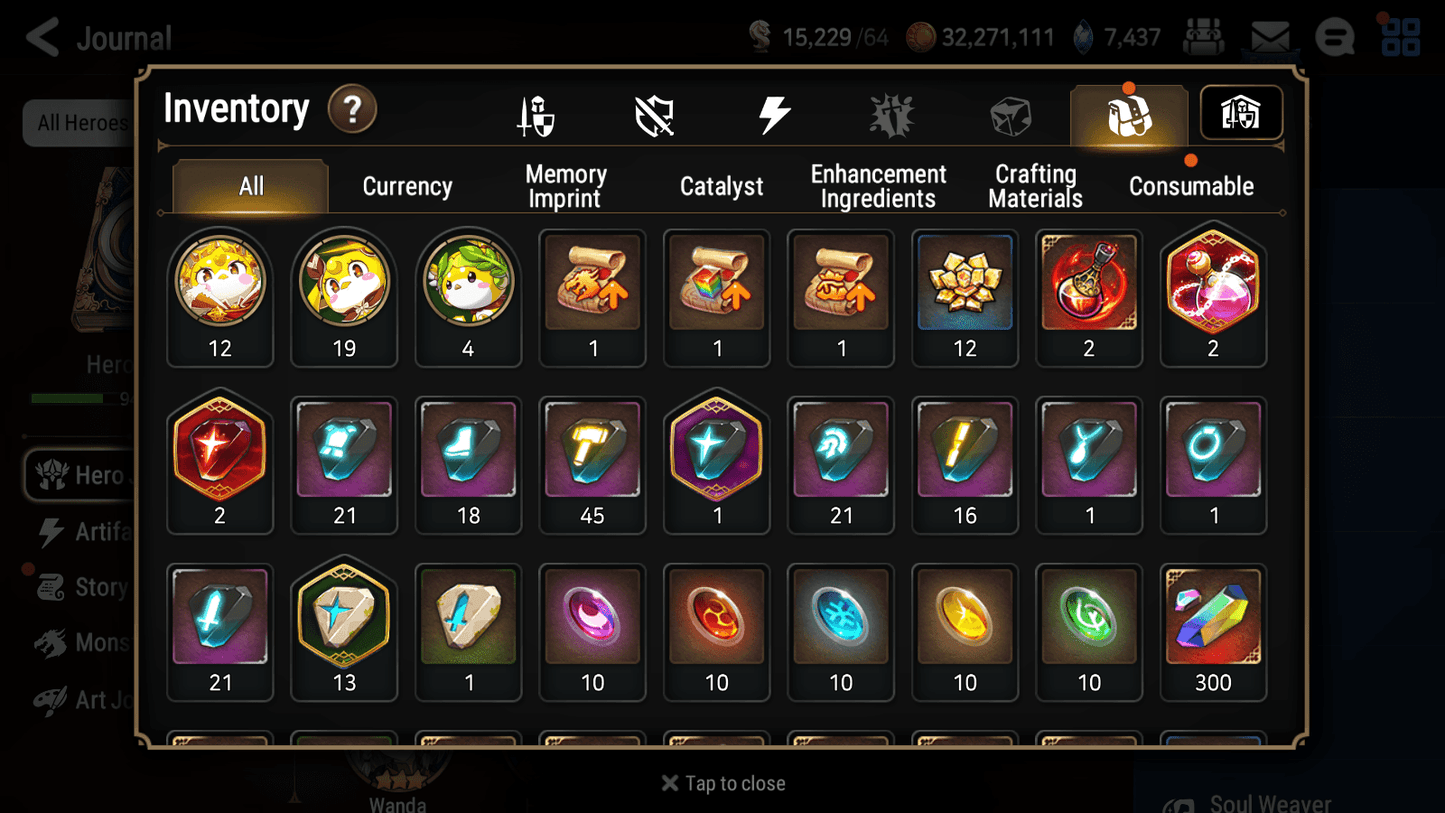Screen dimensions: 1445x813
Task: Open the Equipment category in Inventory
Action: tap(536, 113)
